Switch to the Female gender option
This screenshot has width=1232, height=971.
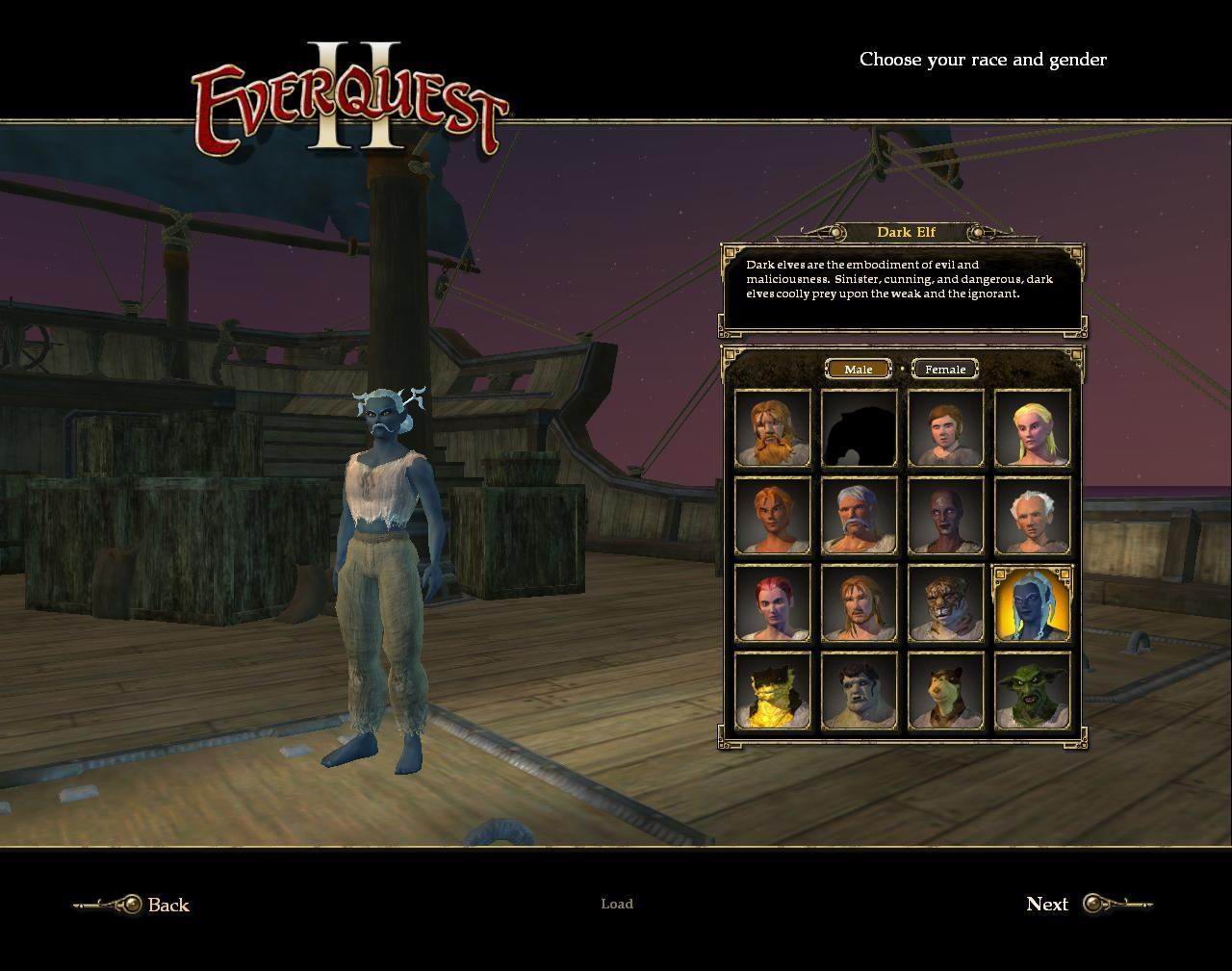click(x=944, y=370)
